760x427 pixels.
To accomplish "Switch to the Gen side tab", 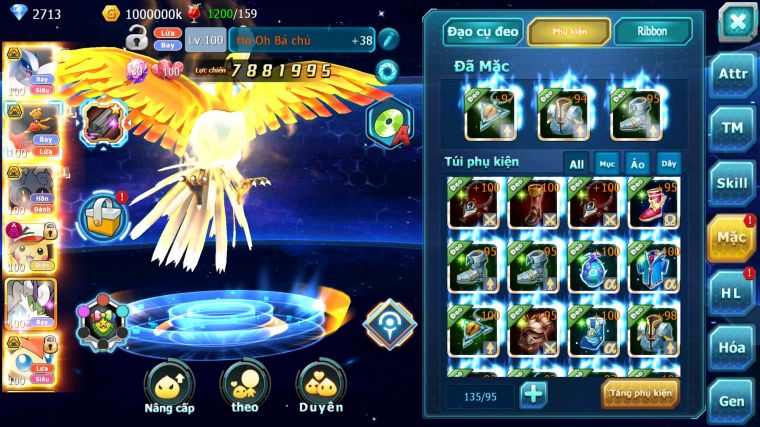I will click(x=732, y=400).
